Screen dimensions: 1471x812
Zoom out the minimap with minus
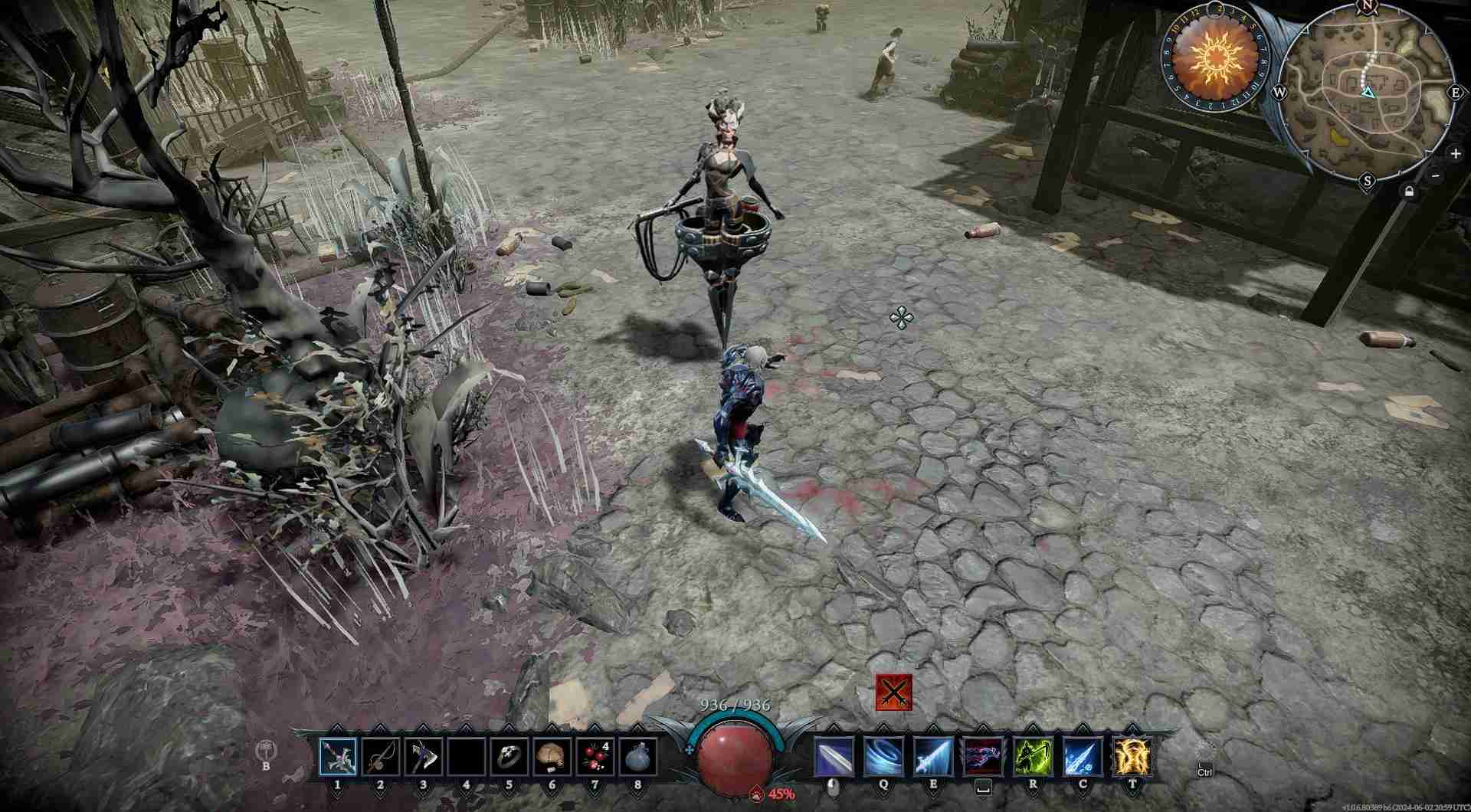tap(1436, 175)
